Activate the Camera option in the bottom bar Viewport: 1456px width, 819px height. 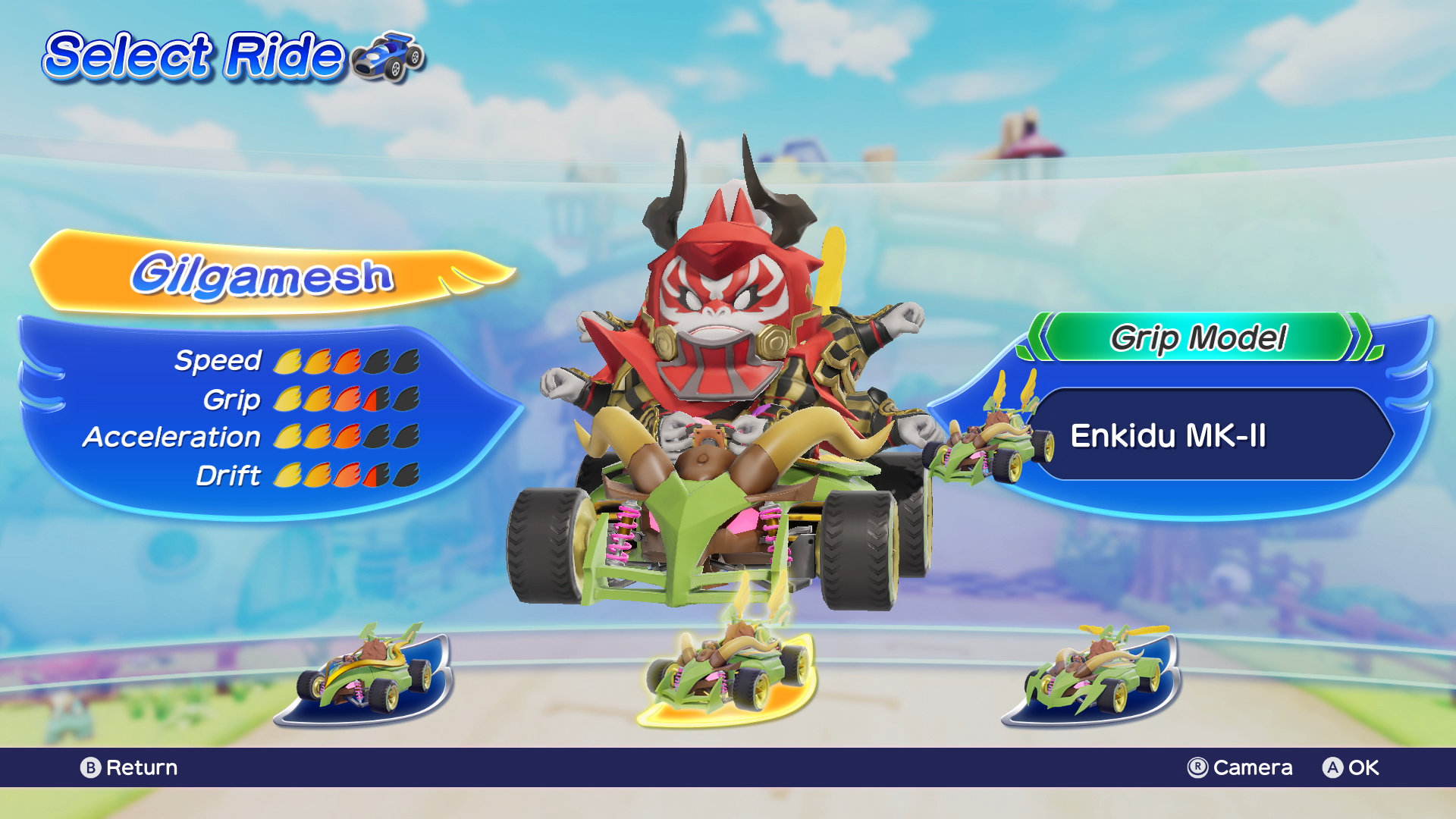tap(1240, 767)
